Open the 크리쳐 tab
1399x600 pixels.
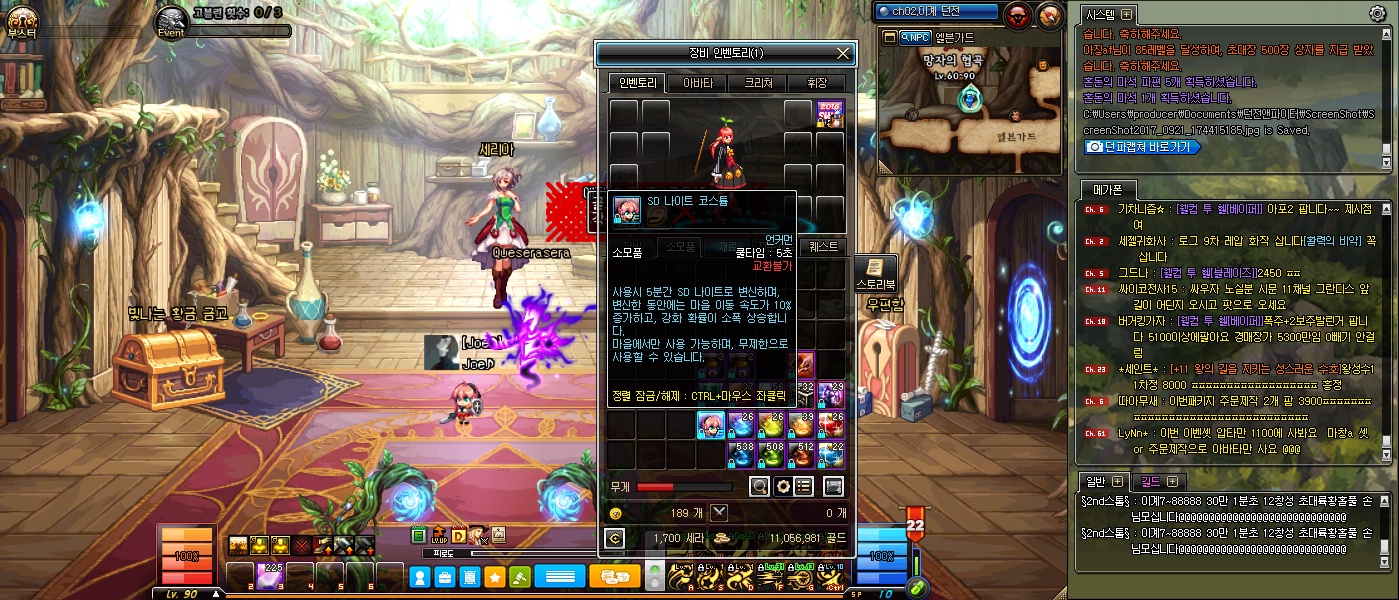[757, 83]
